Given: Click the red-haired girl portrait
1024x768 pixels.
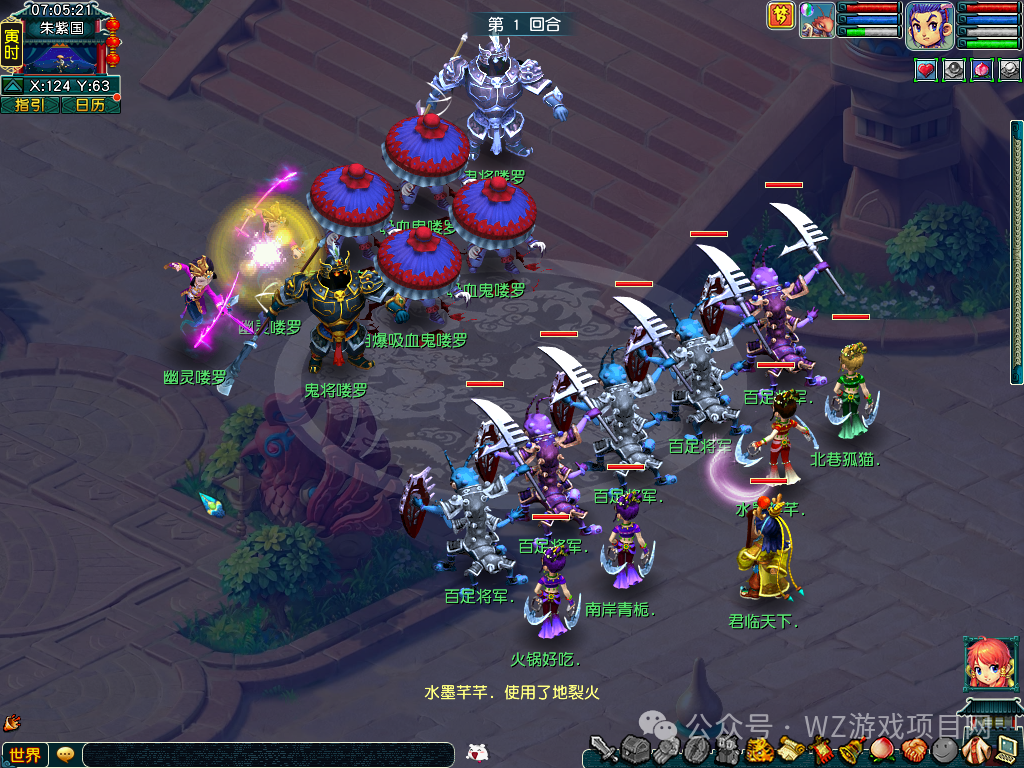Looking at the screenshot, I should (x=985, y=662).
